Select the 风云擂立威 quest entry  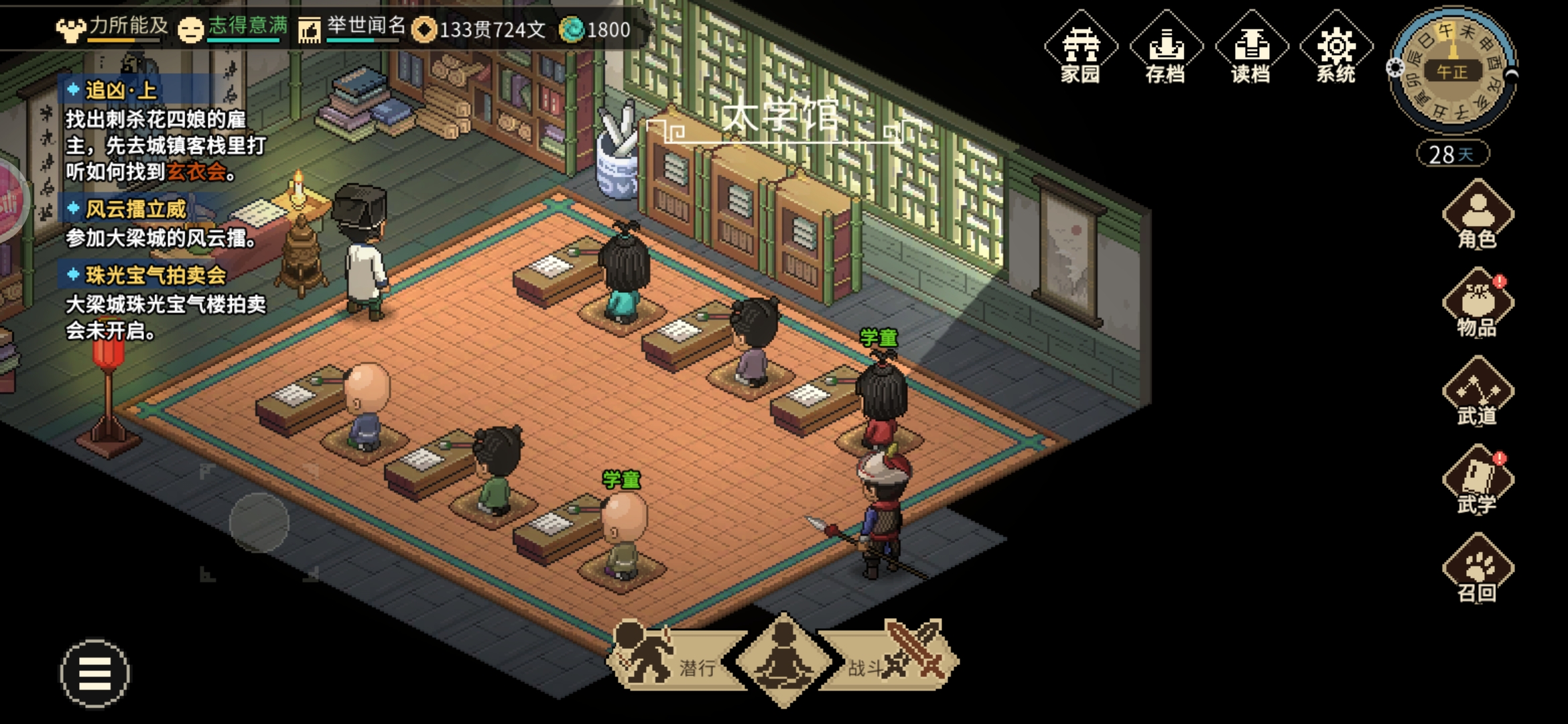click(x=135, y=209)
